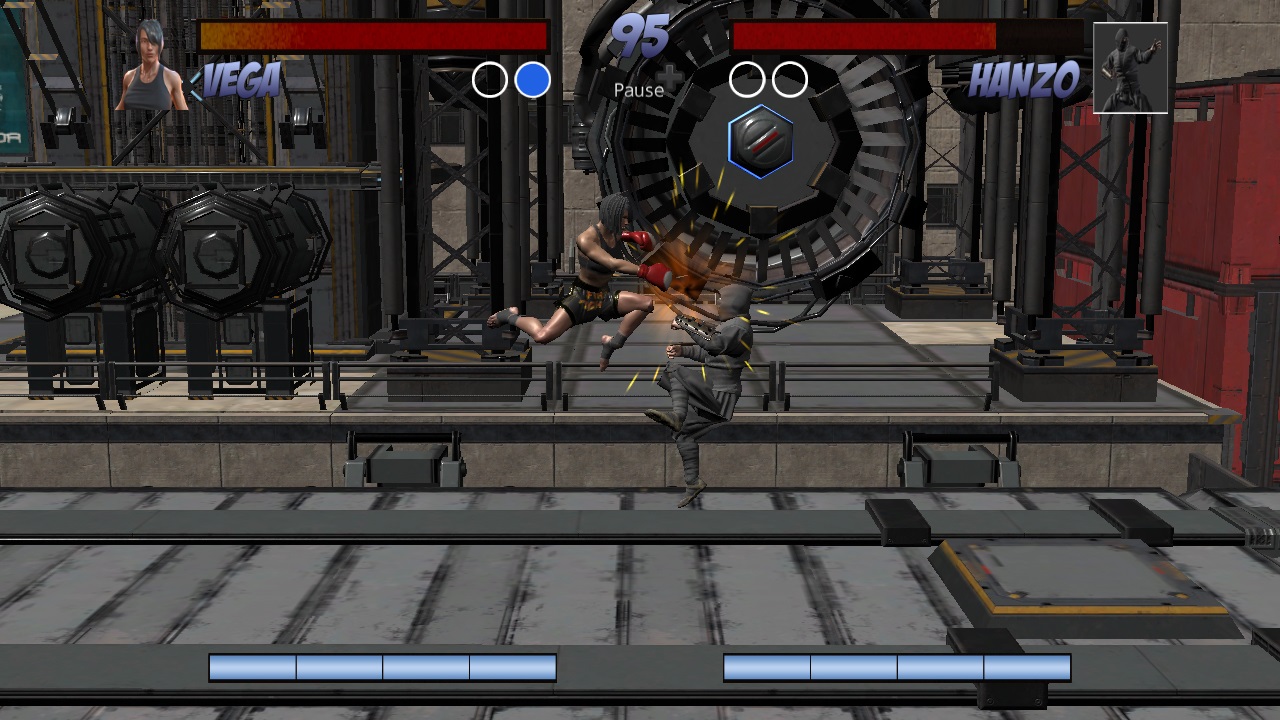Toggle Vega's filled blue round-win indicator
Image resolution: width=1280 pixels, height=720 pixels.
pos(535,78)
